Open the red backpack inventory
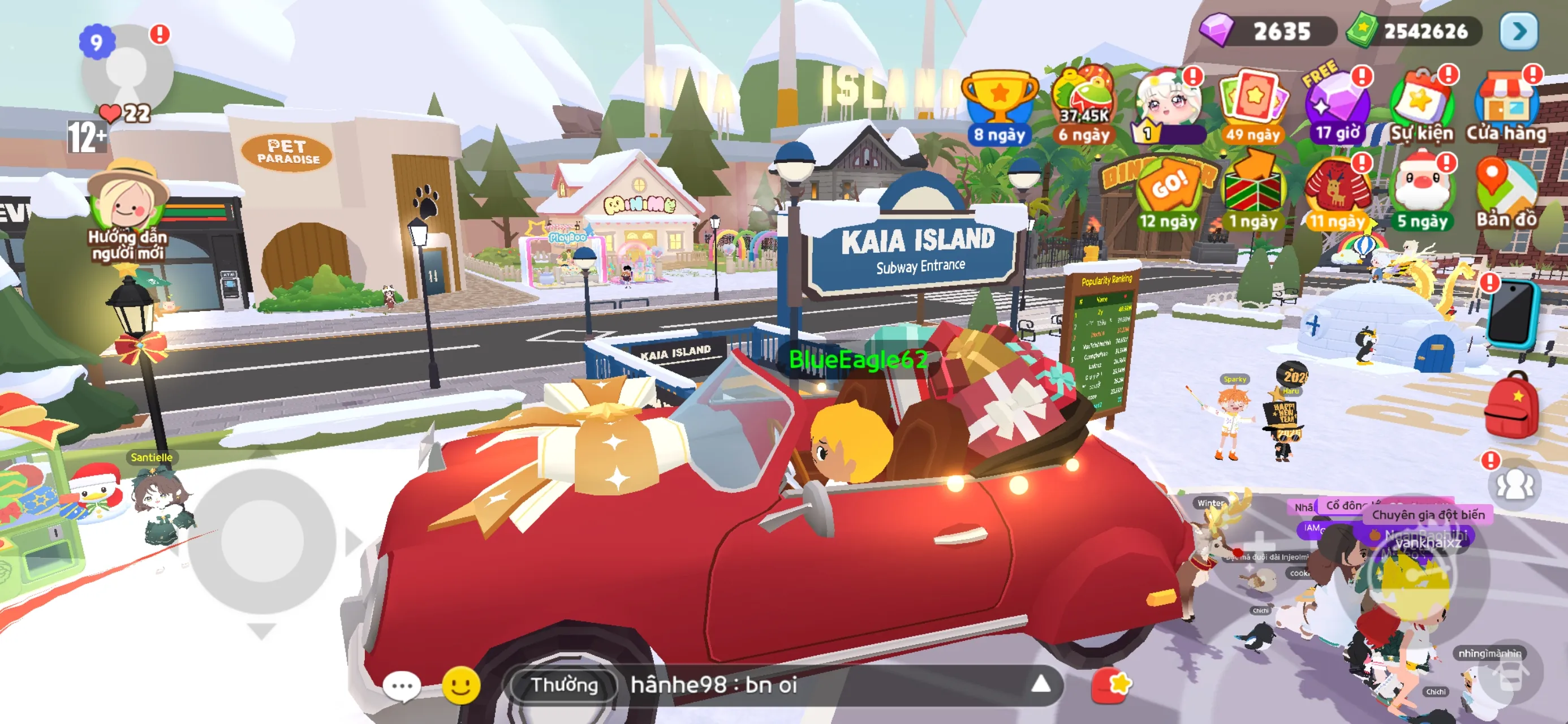Image resolution: width=1568 pixels, height=724 pixels. pyautogui.click(x=1513, y=405)
